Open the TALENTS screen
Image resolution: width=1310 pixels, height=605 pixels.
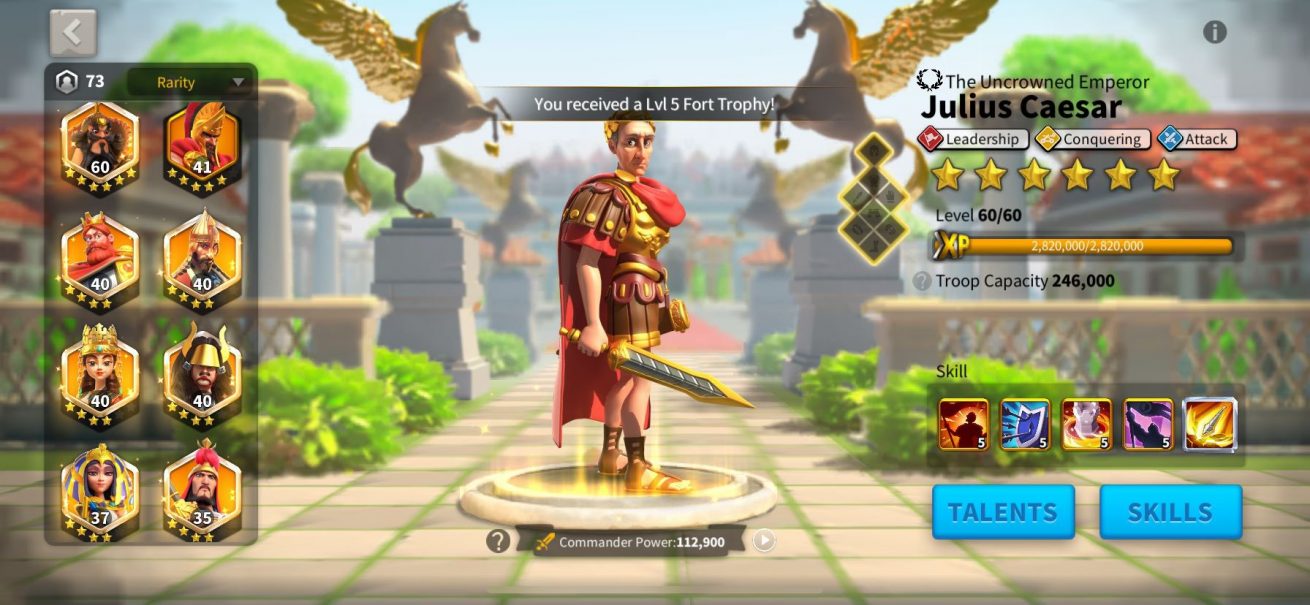[x=1003, y=512]
